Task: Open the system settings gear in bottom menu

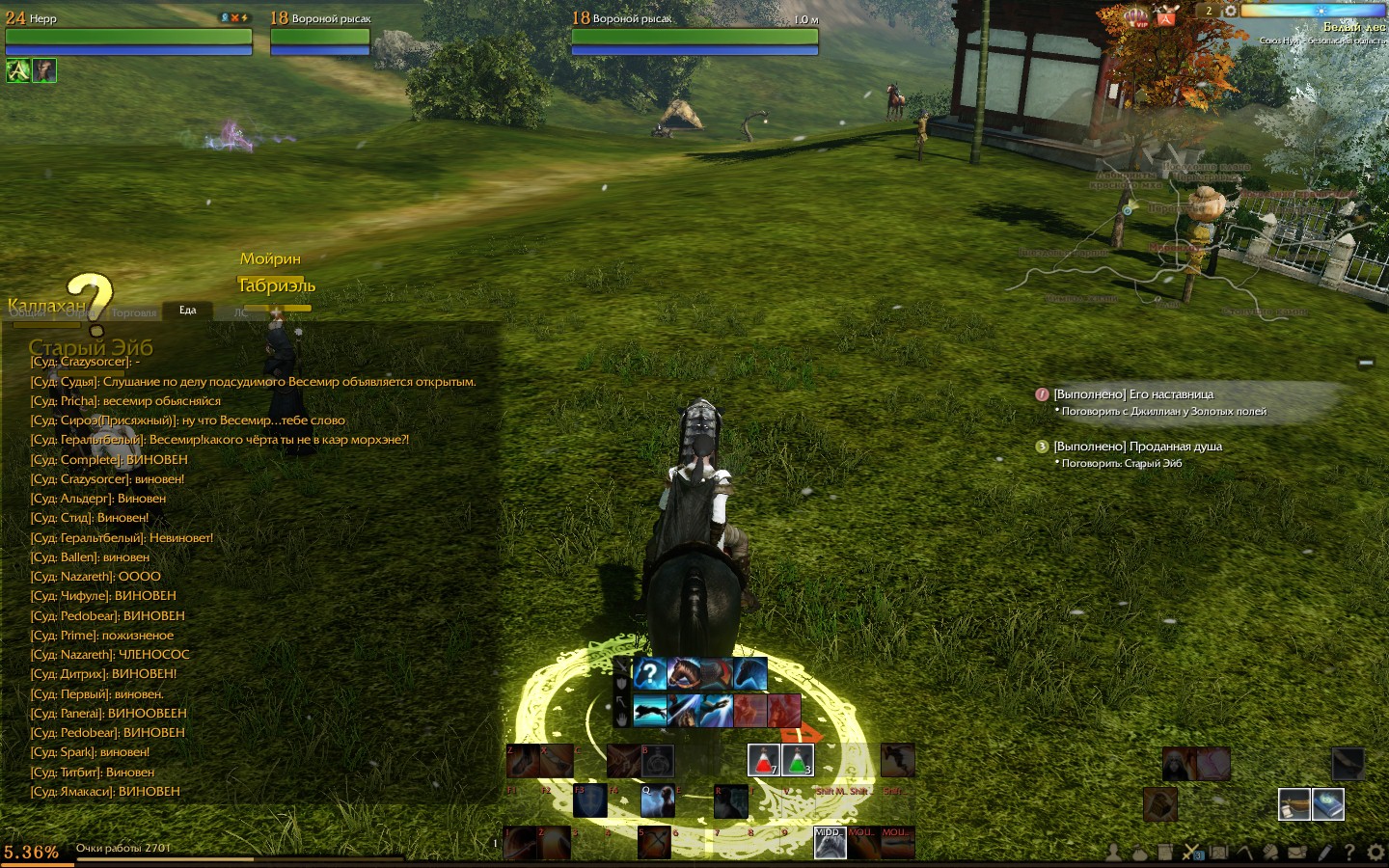Action: tap(1375, 853)
